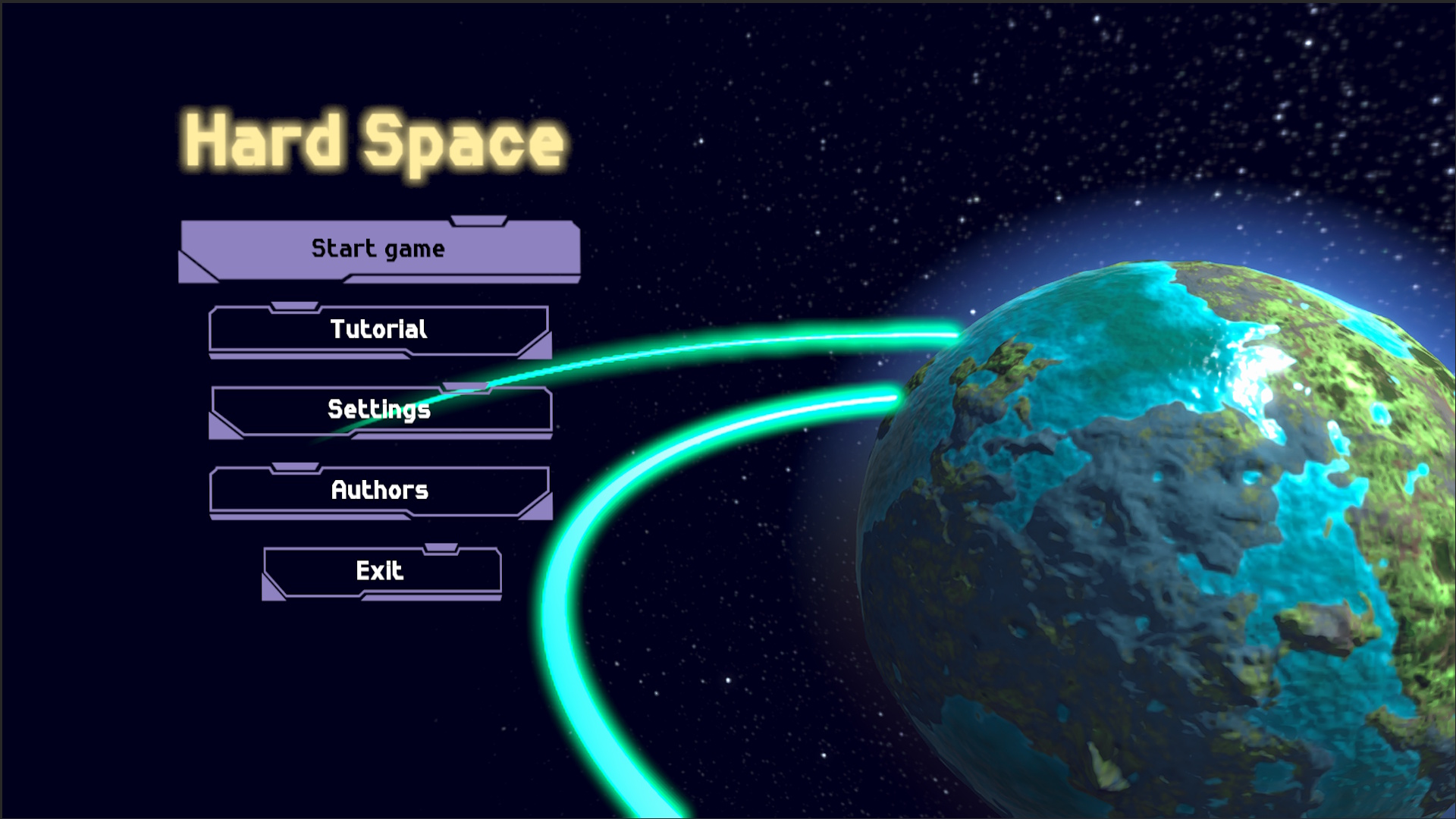The image size is (1456, 819).
Task: Click Exit to quit the game
Action: point(381,570)
